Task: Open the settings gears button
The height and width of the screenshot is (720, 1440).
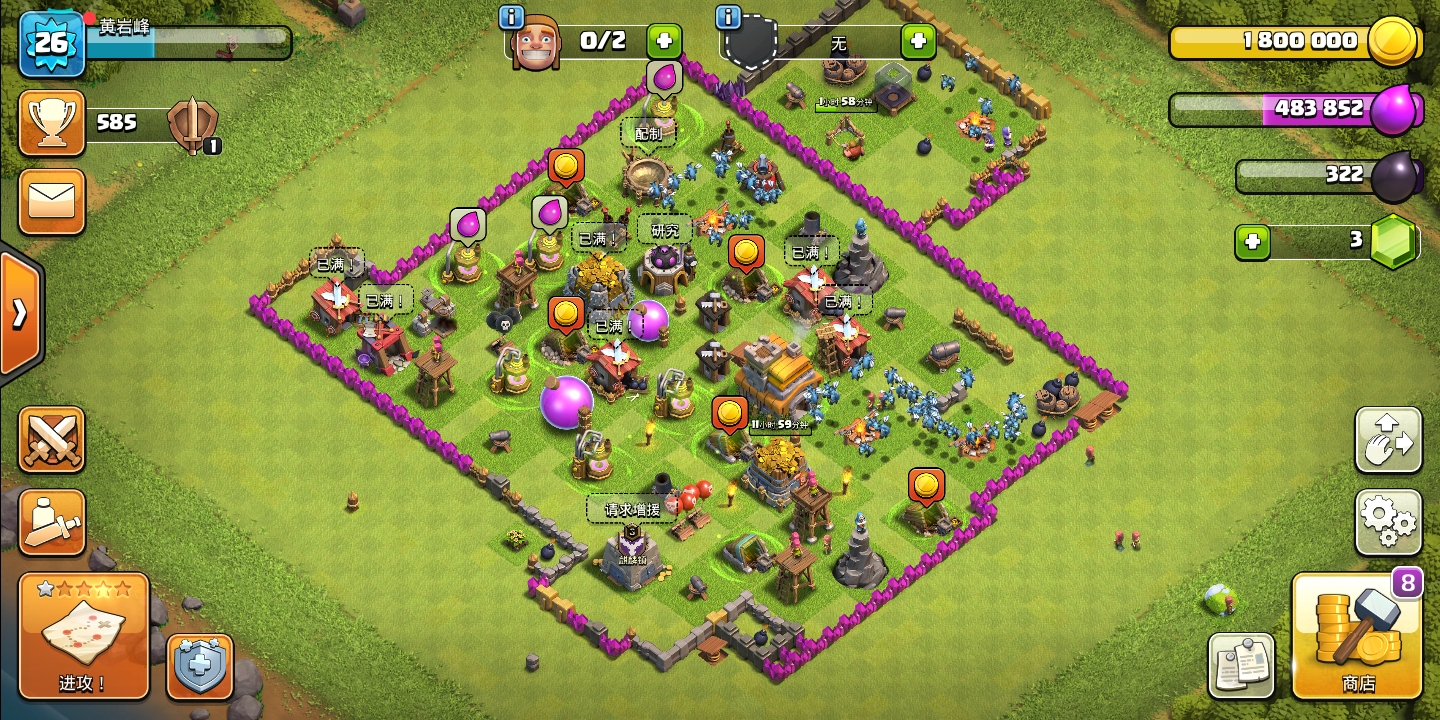Action: coord(1389,522)
